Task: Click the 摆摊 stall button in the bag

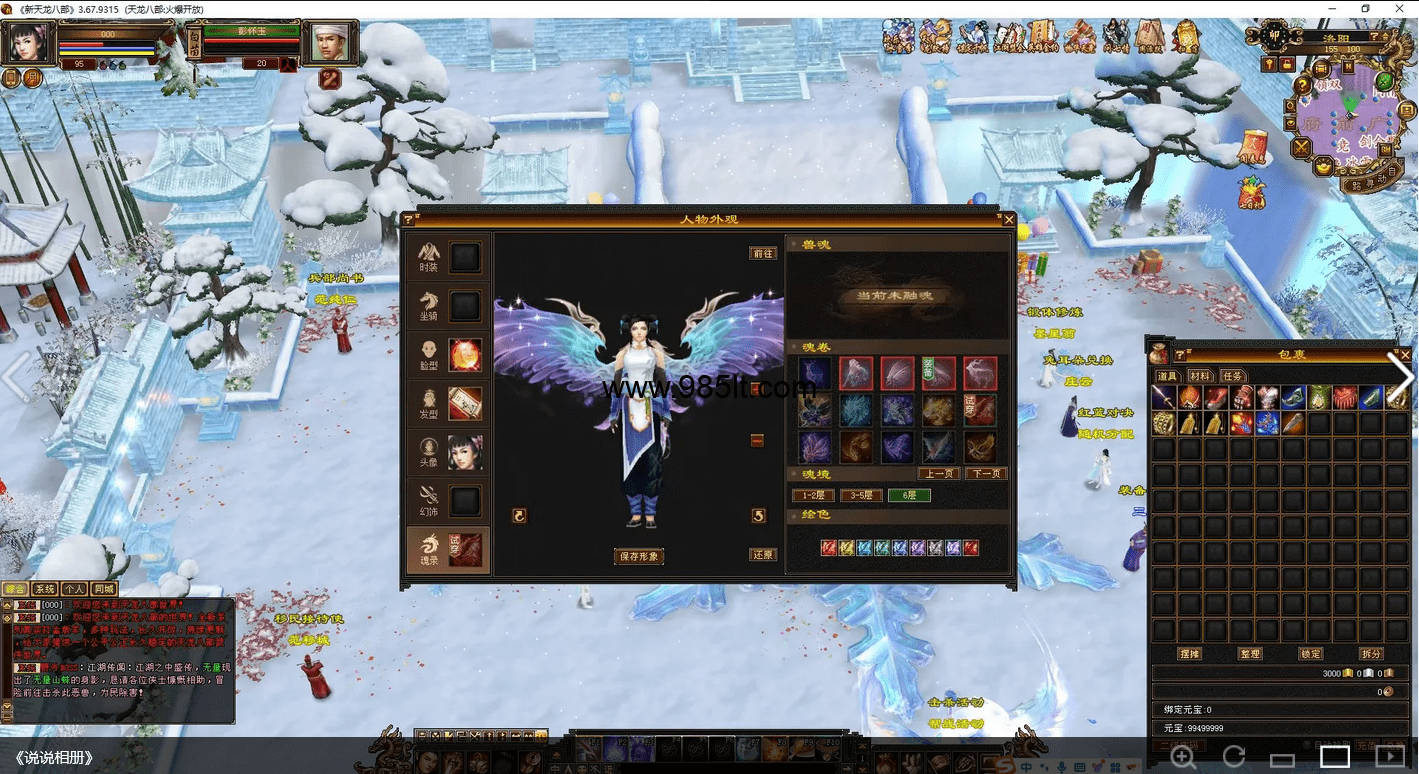Action: [x=1190, y=654]
